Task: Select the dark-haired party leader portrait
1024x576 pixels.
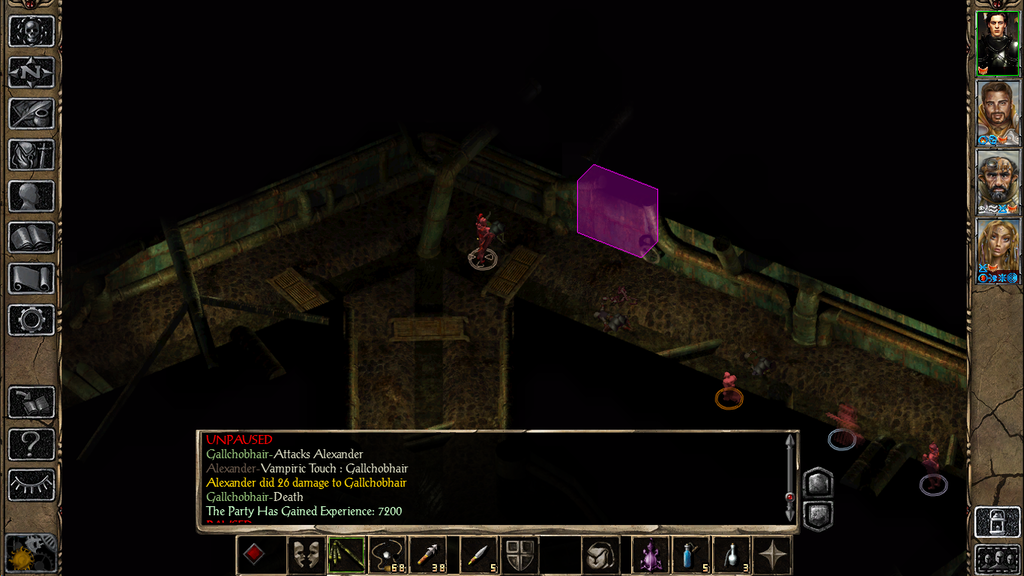Action: (997, 41)
